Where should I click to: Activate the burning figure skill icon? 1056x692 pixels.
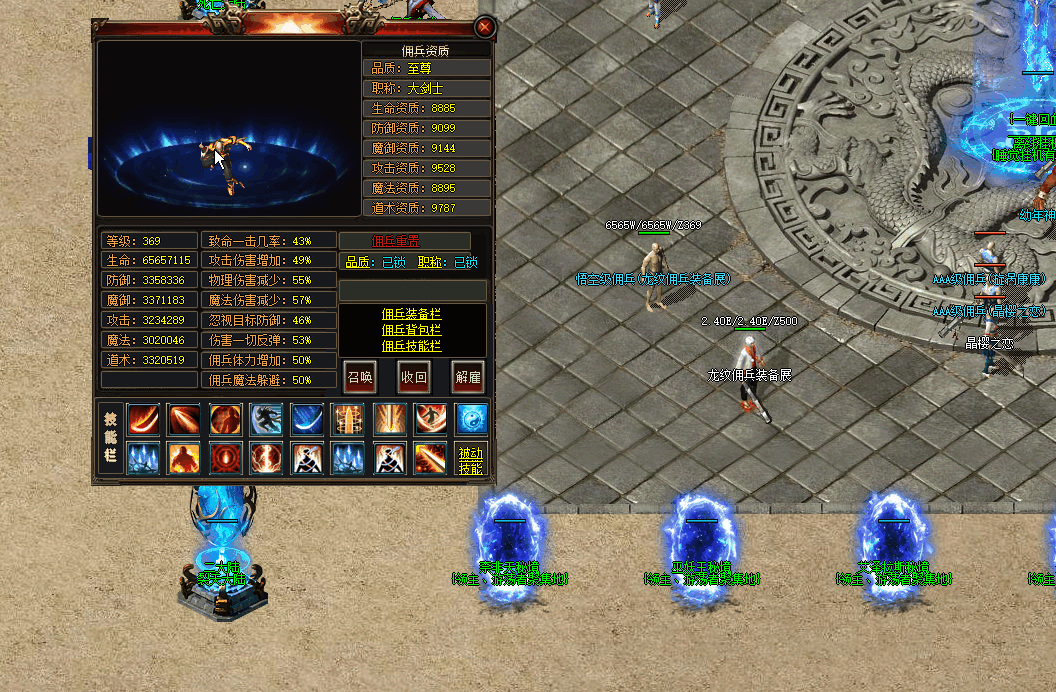(x=184, y=459)
